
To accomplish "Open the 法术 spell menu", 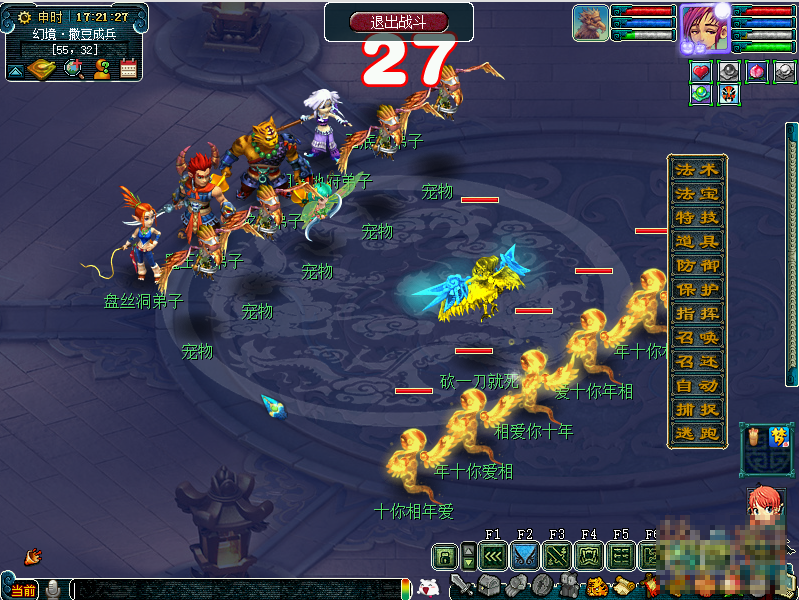I will [x=697, y=170].
